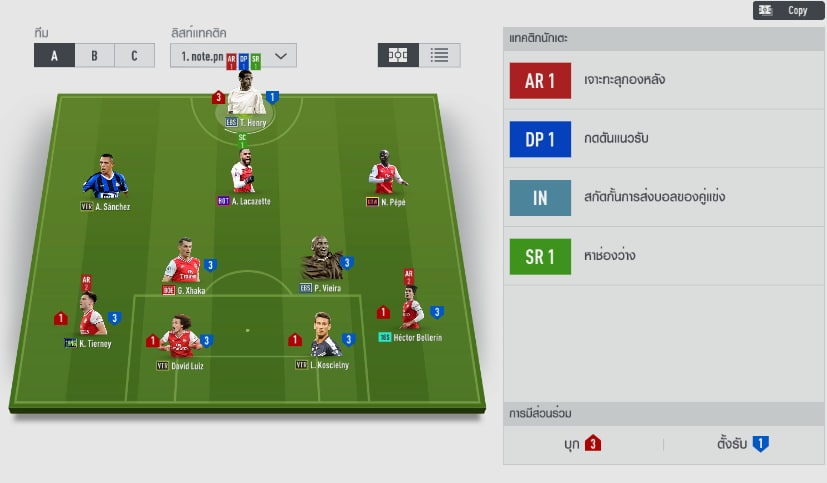
Task: Select striker T. Henry
Action: coord(246,100)
